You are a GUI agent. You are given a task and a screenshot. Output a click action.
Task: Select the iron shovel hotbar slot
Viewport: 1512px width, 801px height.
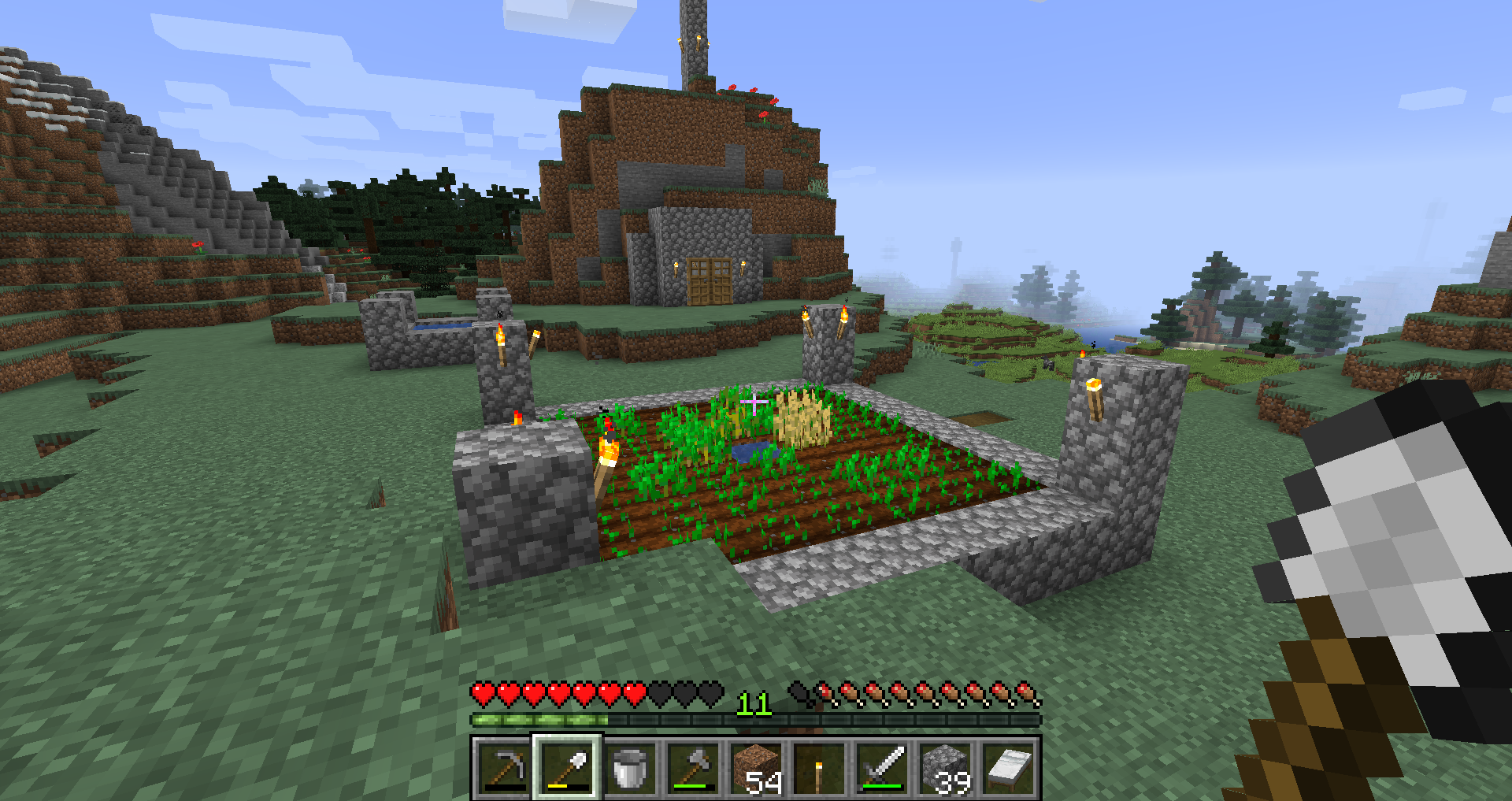[567, 767]
